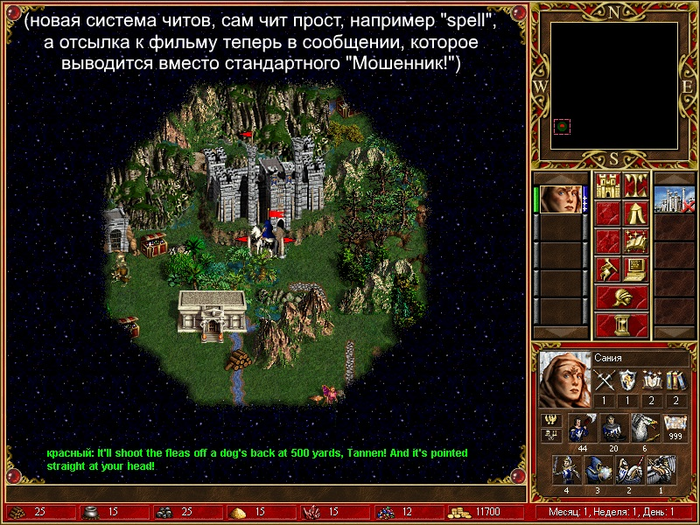Open the Kingdom Overview castle button
This screenshot has width=700, height=525.
click(609, 185)
